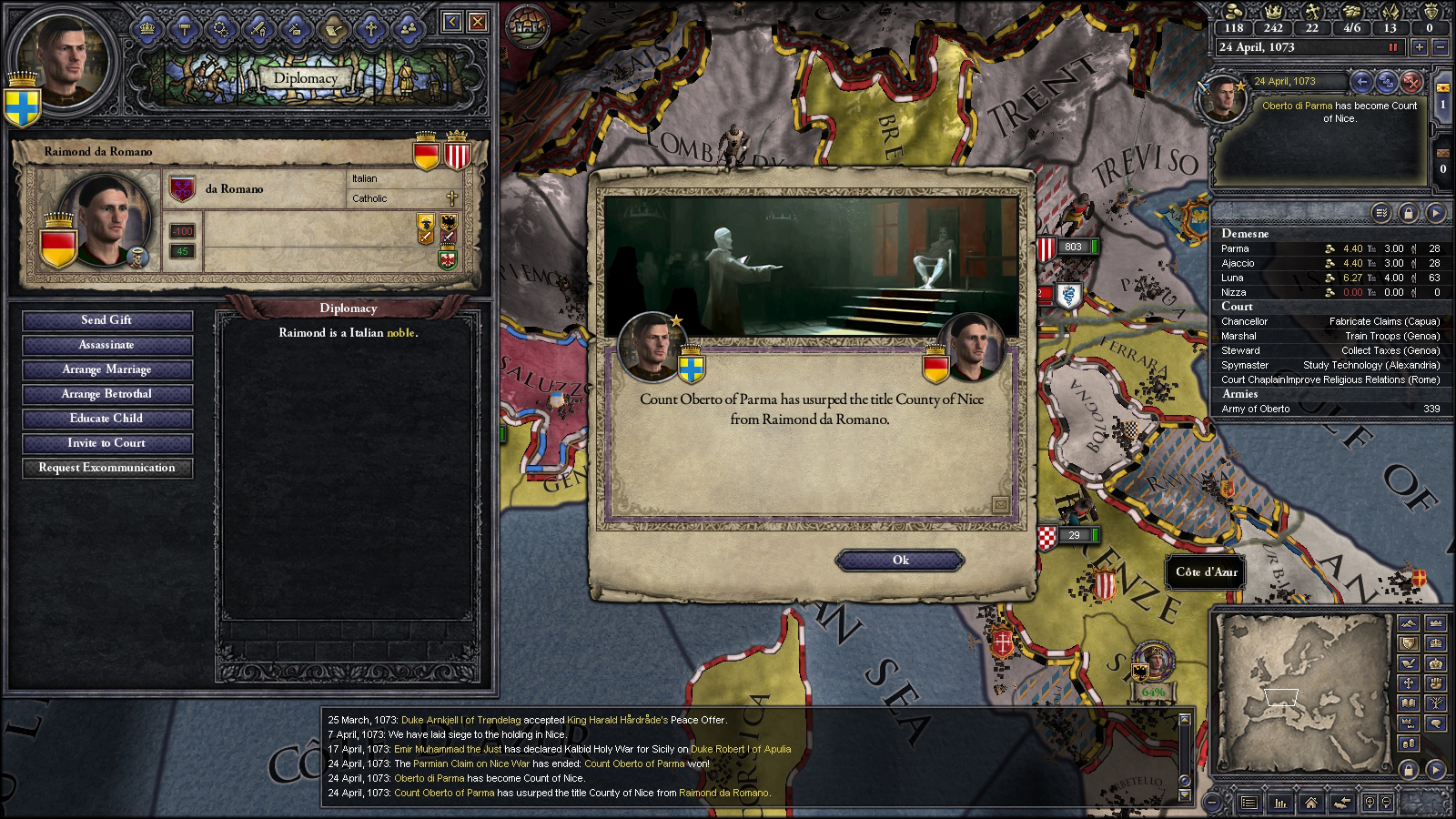Image resolution: width=1456 pixels, height=819 pixels.
Task: Open the Military tab with sword icon
Action: click(258, 28)
